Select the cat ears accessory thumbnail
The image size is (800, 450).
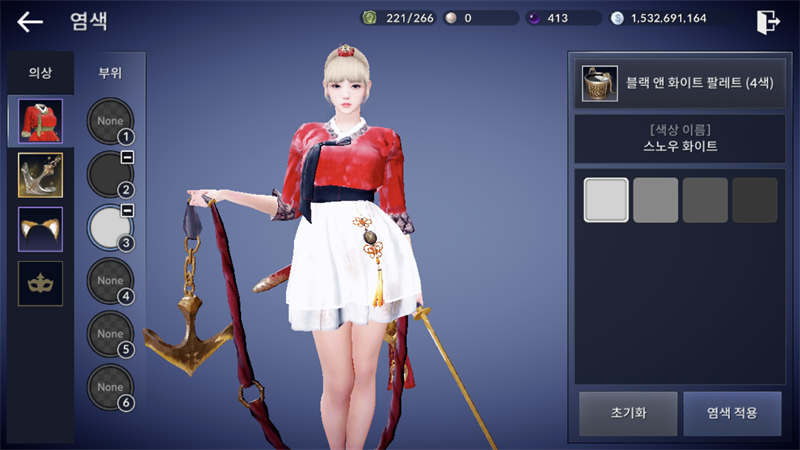[41, 230]
